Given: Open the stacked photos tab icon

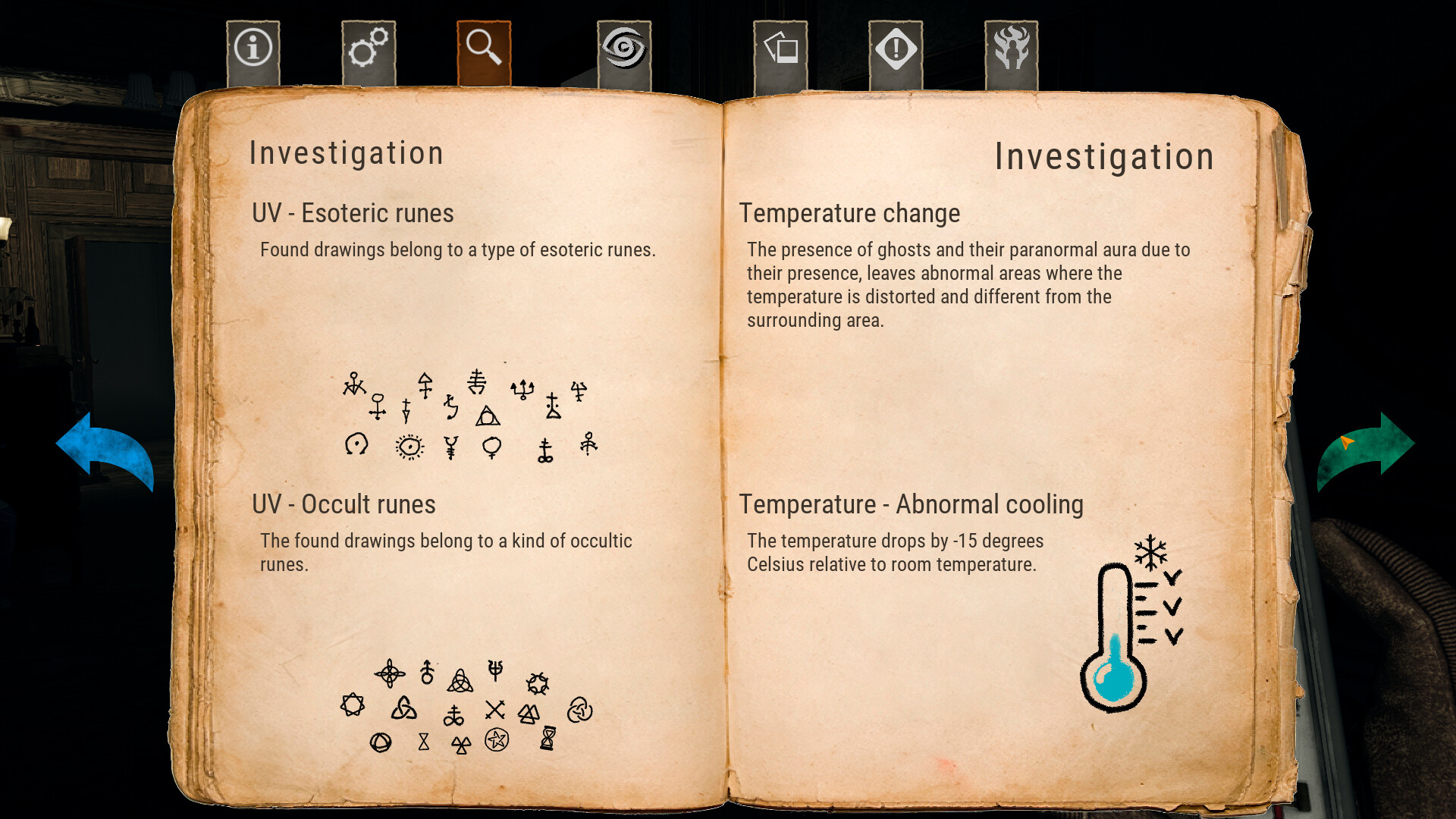Looking at the screenshot, I should click(780, 48).
